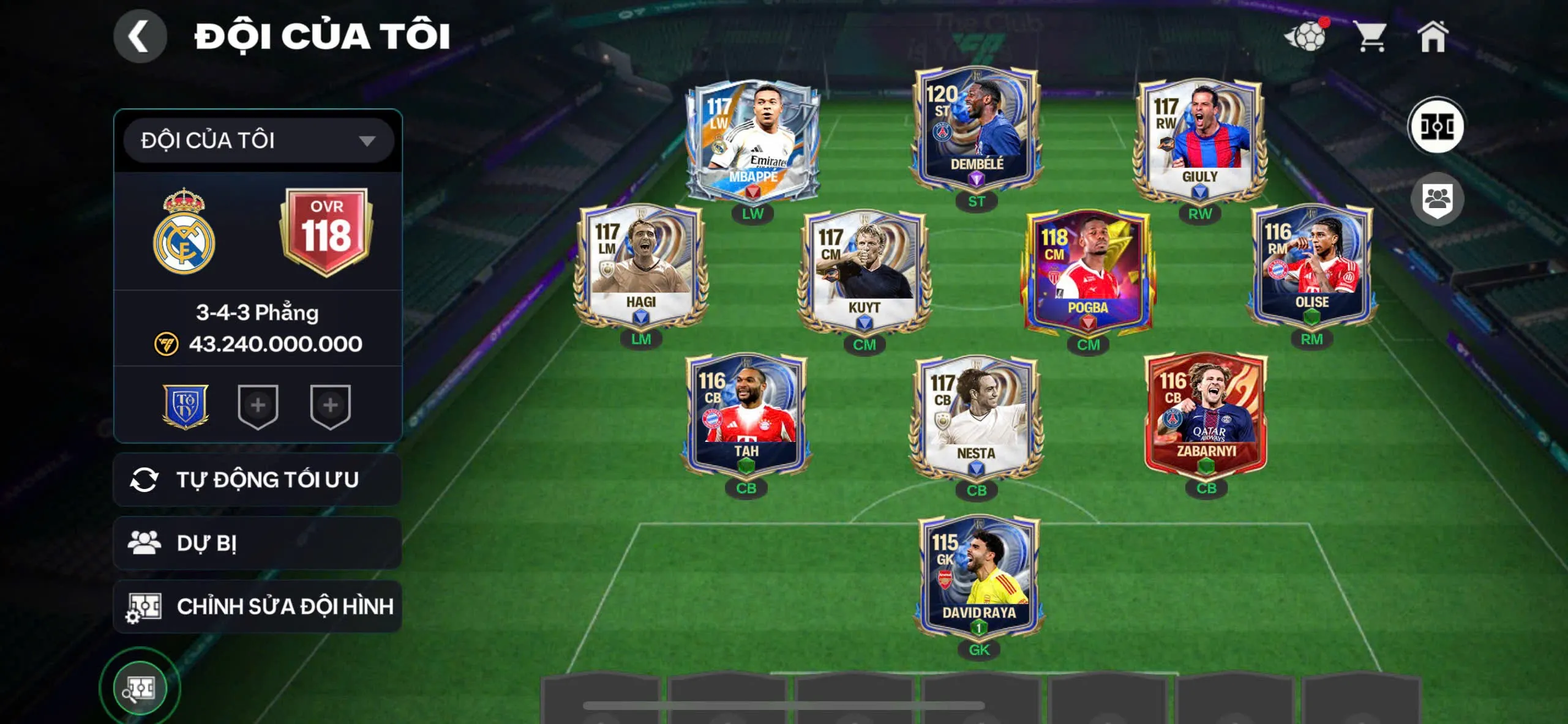This screenshot has height=724, width=1568.
Task: Open the equipped blue team badge slot
Action: [186, 406]
